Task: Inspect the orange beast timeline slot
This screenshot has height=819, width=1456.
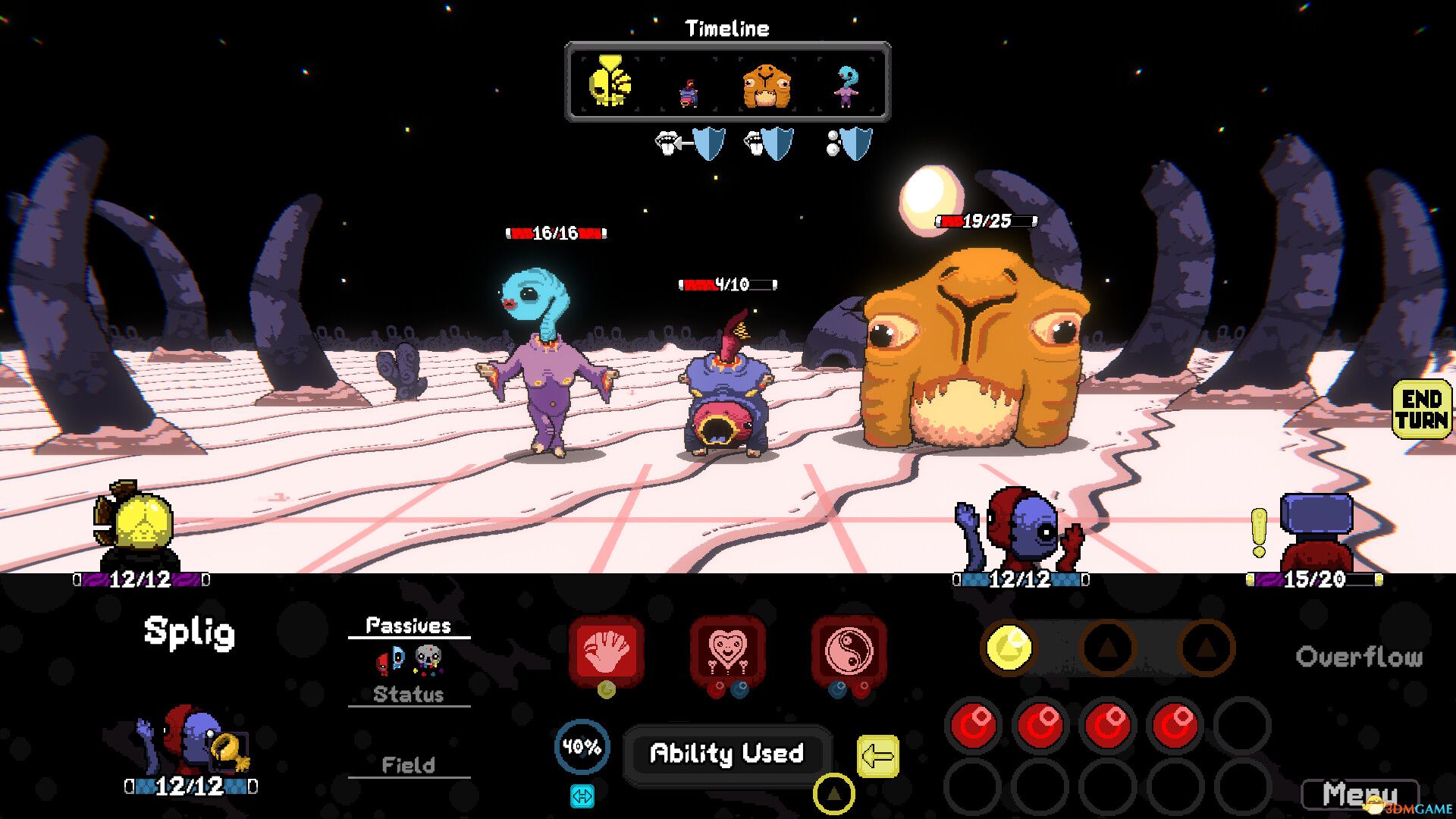Action: click(x=766, y=86)
